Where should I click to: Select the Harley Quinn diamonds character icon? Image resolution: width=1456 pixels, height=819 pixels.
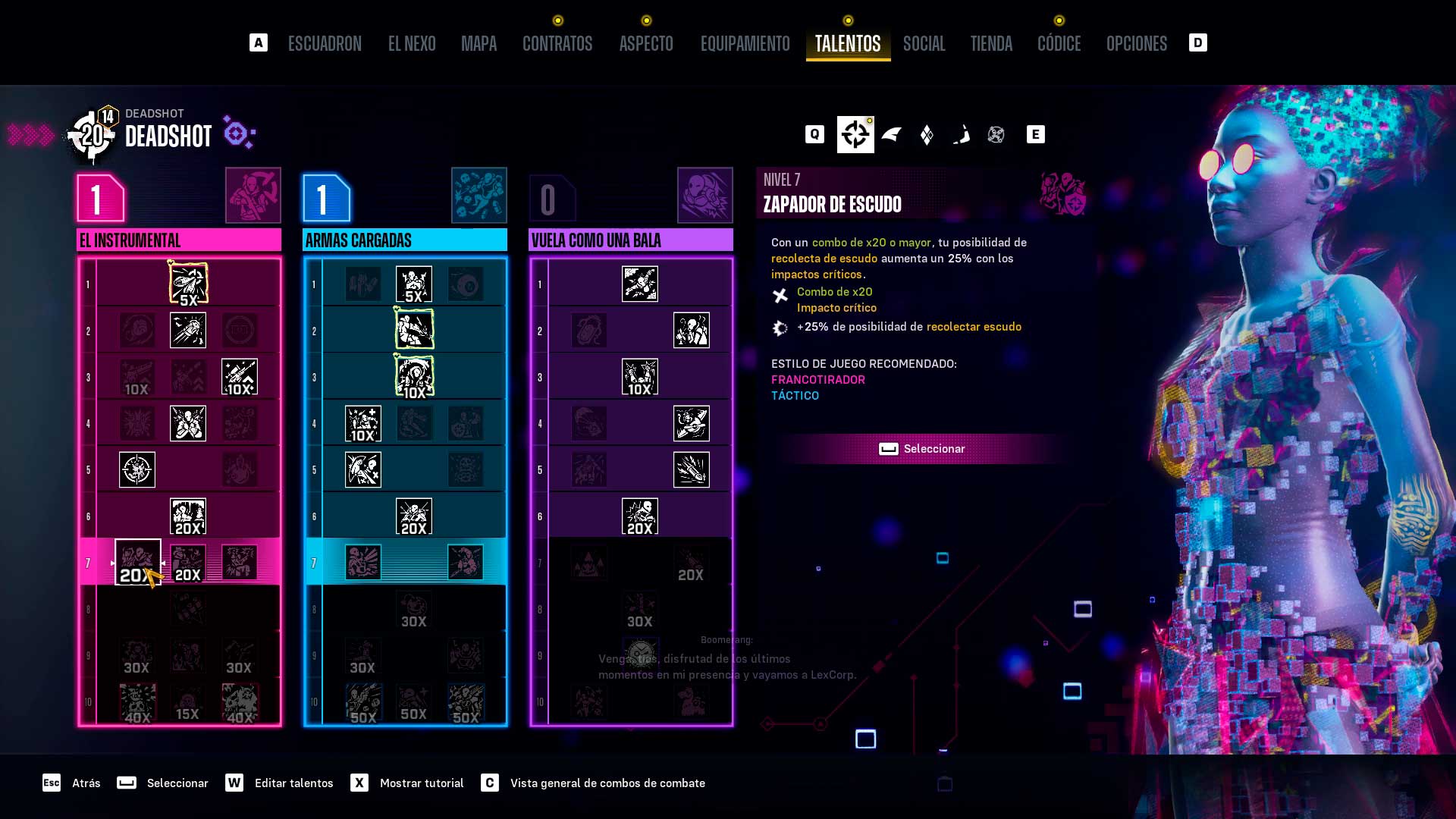pos(927,135)
